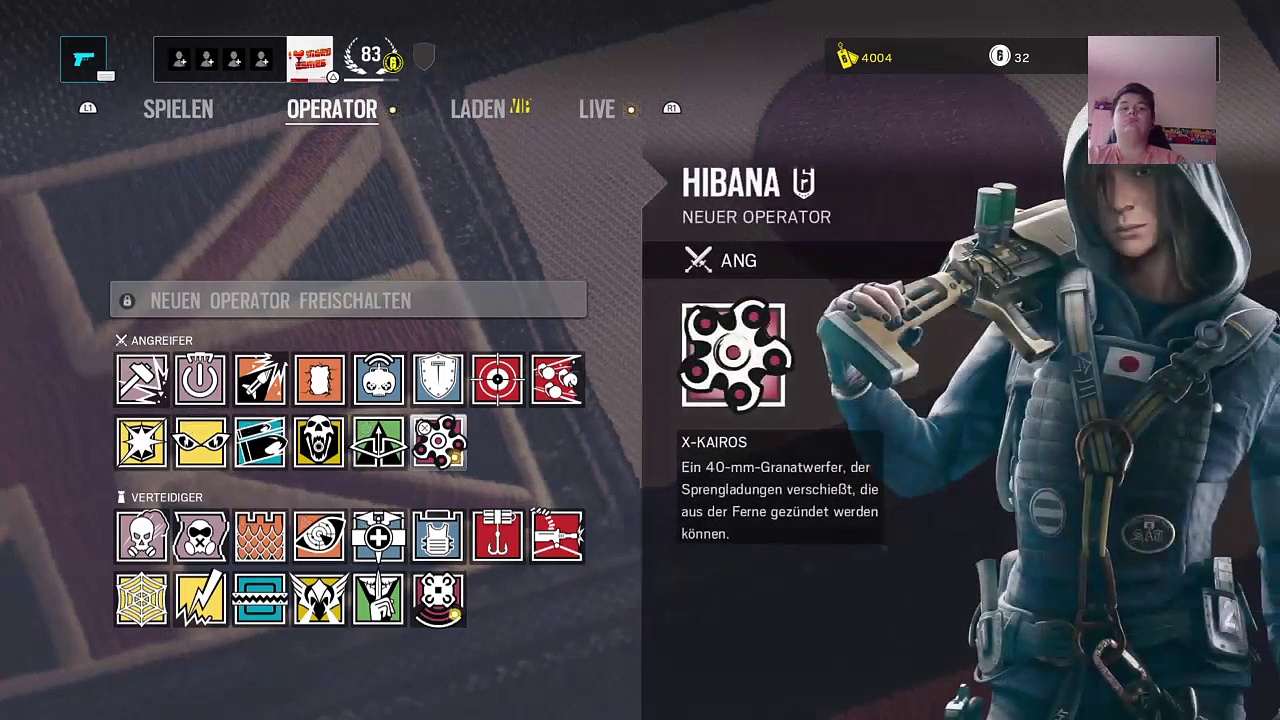
Task: Go to the LIVE tab
Action: 597,109
